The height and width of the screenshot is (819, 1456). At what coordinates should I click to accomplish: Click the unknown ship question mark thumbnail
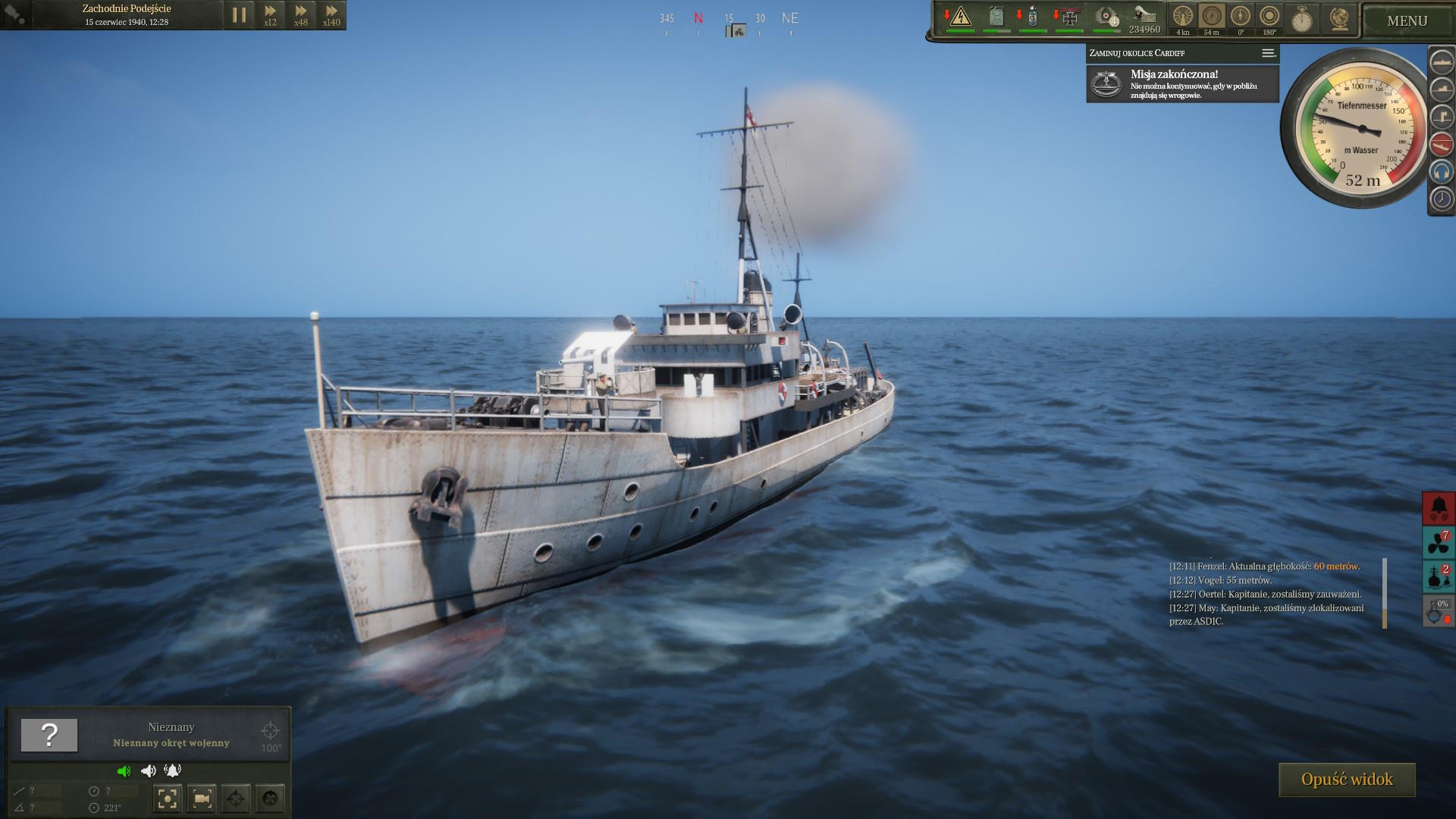[x=49, y=735]
